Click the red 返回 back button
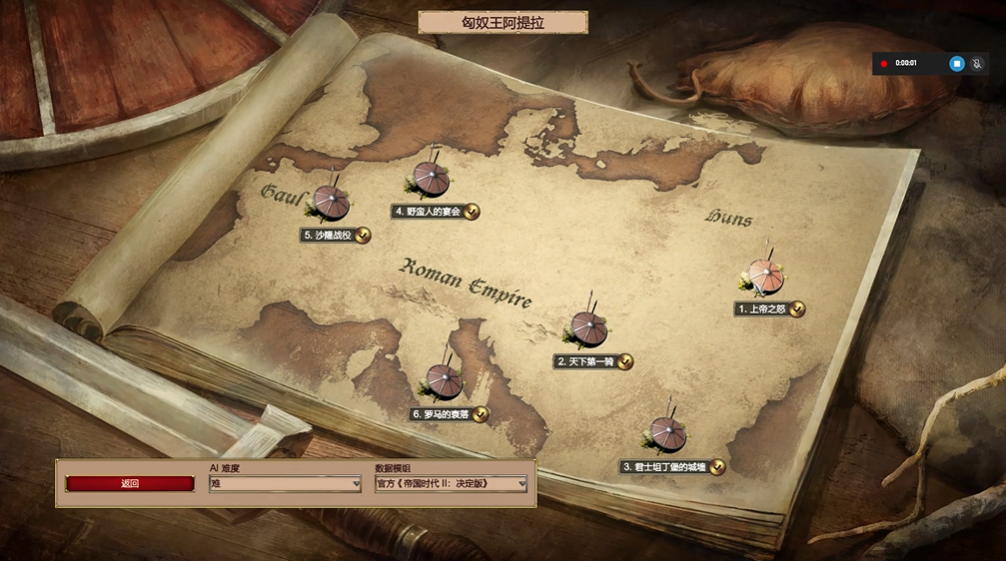The height and width of the screenshot is (561, 1006). click(x=130, y=484)
